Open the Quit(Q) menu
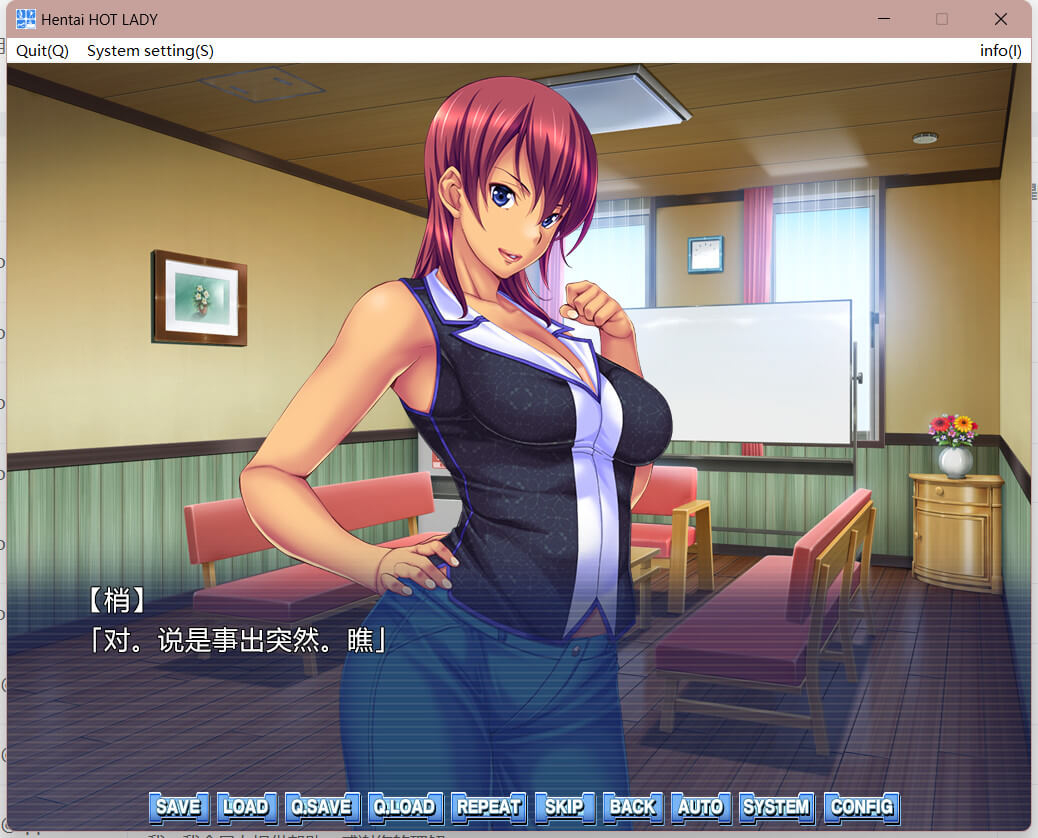This screenshot has width=1038, height=838. [x=42, y=51]
